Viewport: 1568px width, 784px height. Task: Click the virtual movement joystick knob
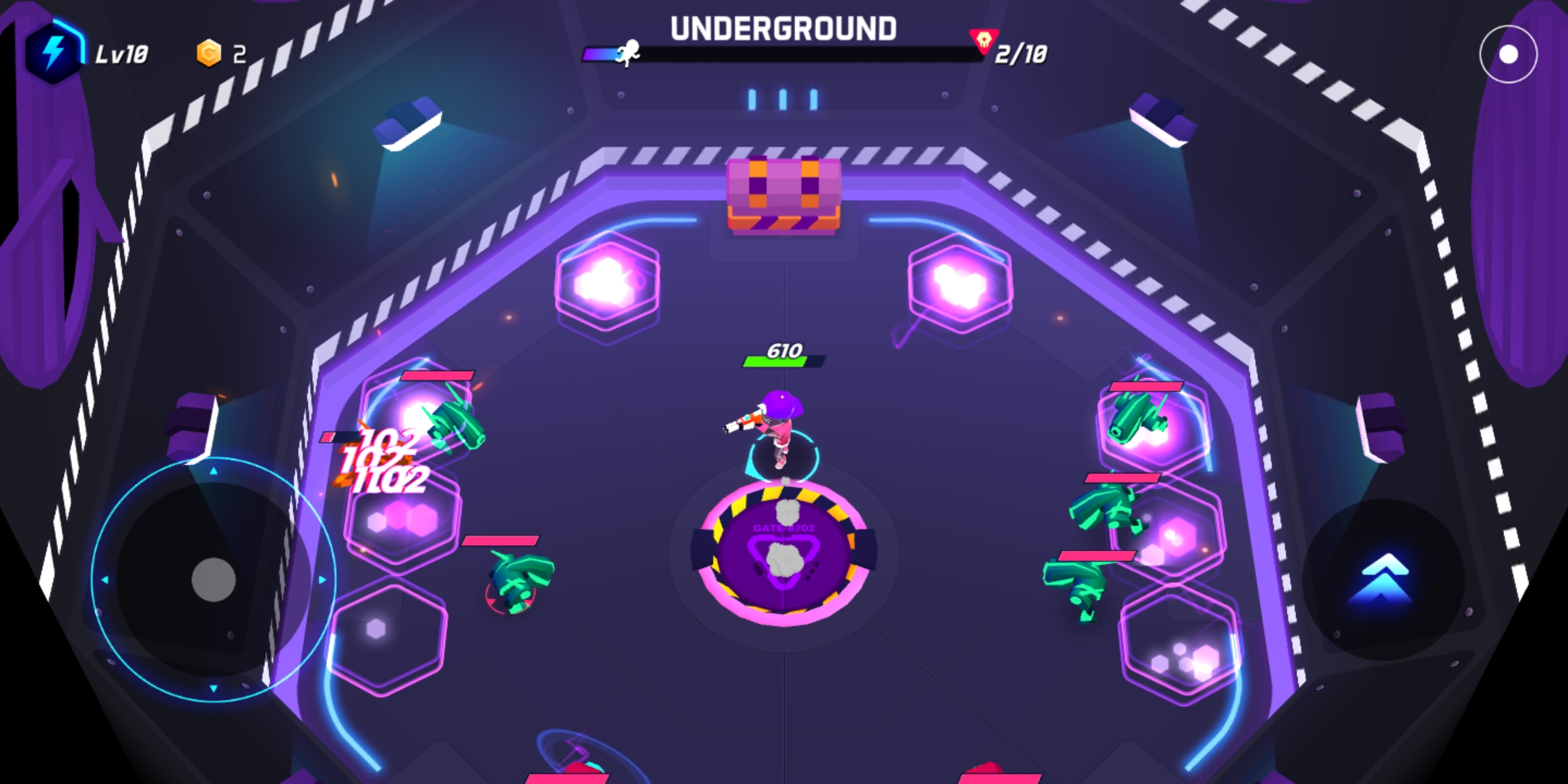tap(213, 579)
